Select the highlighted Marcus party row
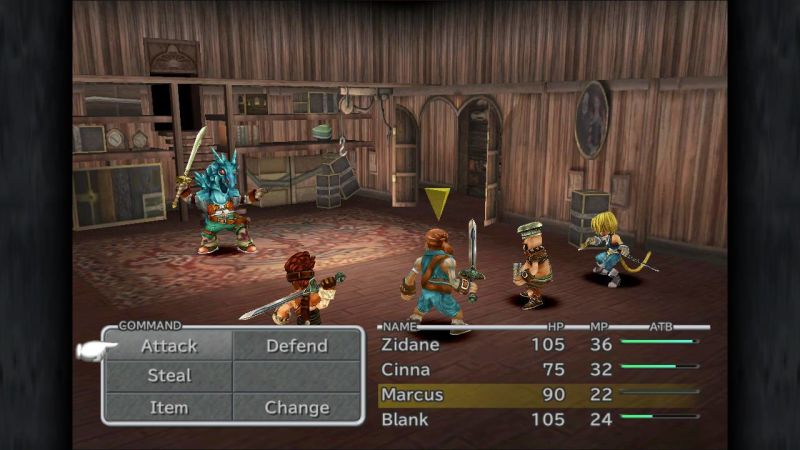Image resolution: width=800 pixels, height=450 pixels. pyautogui.click(x=540, y=394)
